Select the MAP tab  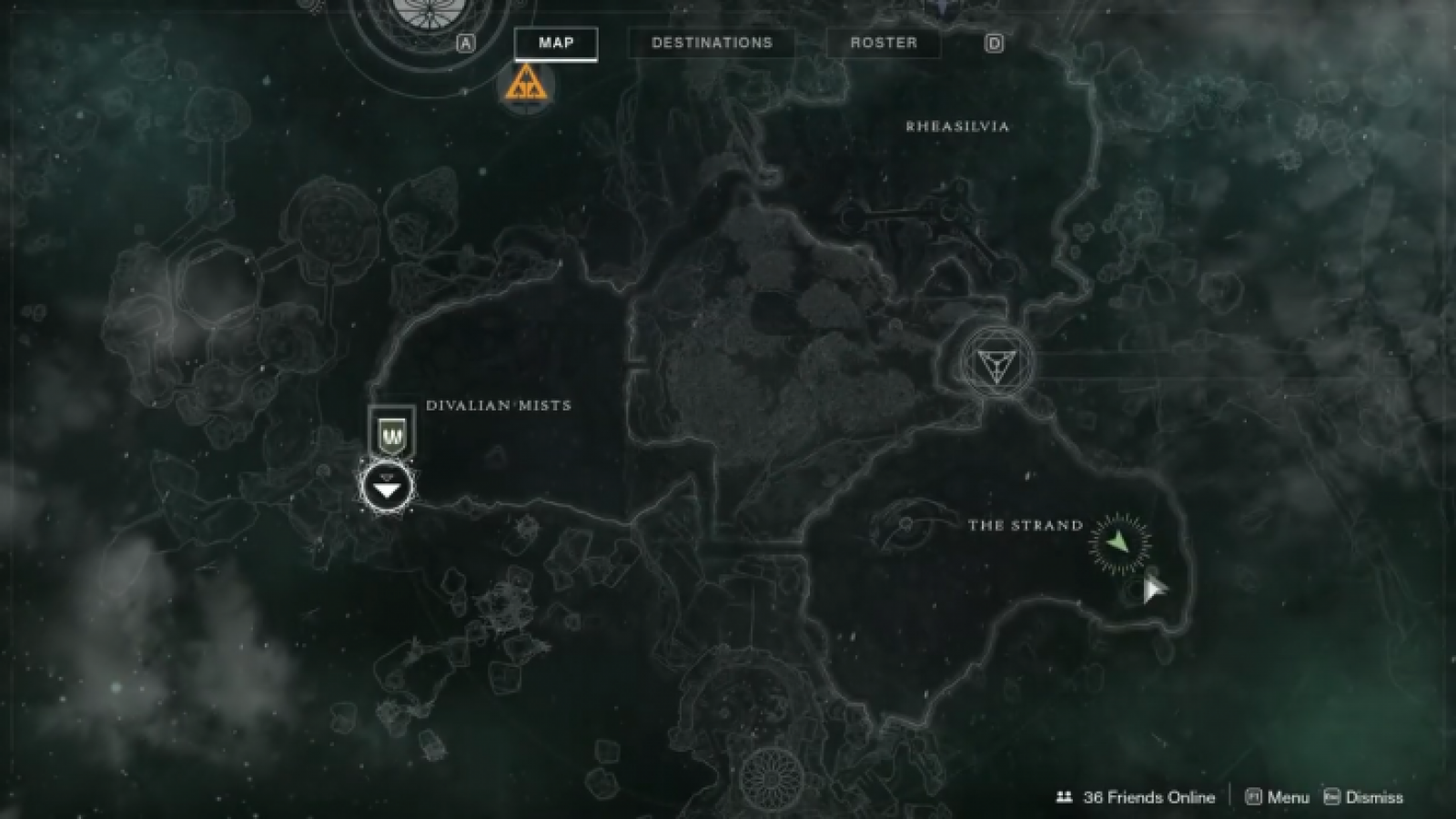557,43
